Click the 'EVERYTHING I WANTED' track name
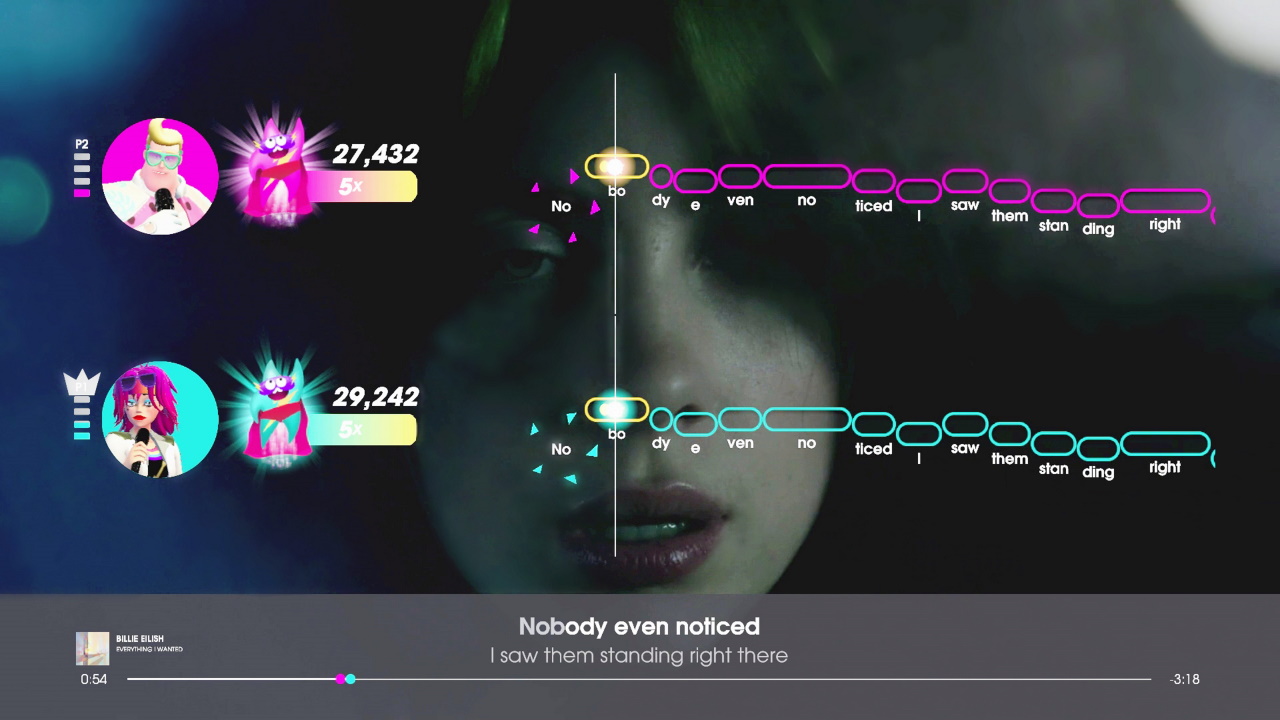This screenshot has width=1280, height=720. (148, 649)
